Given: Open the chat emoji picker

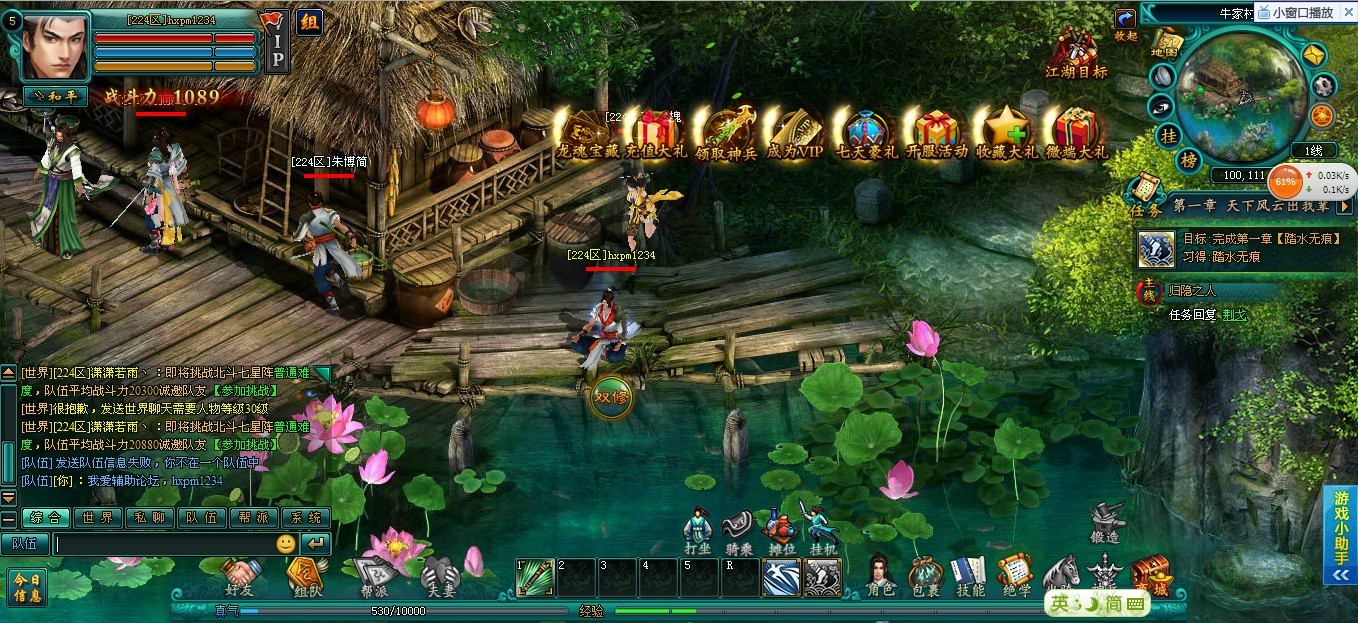Looking at the screenshot, I should (x=286, y=544).
